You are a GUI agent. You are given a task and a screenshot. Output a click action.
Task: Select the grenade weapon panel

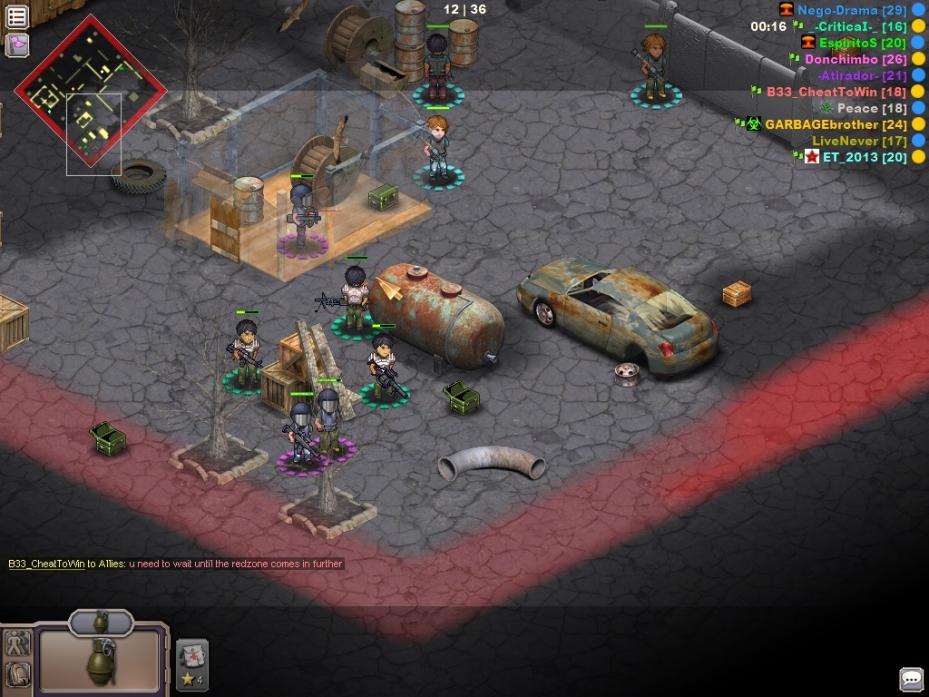point(100,660)
